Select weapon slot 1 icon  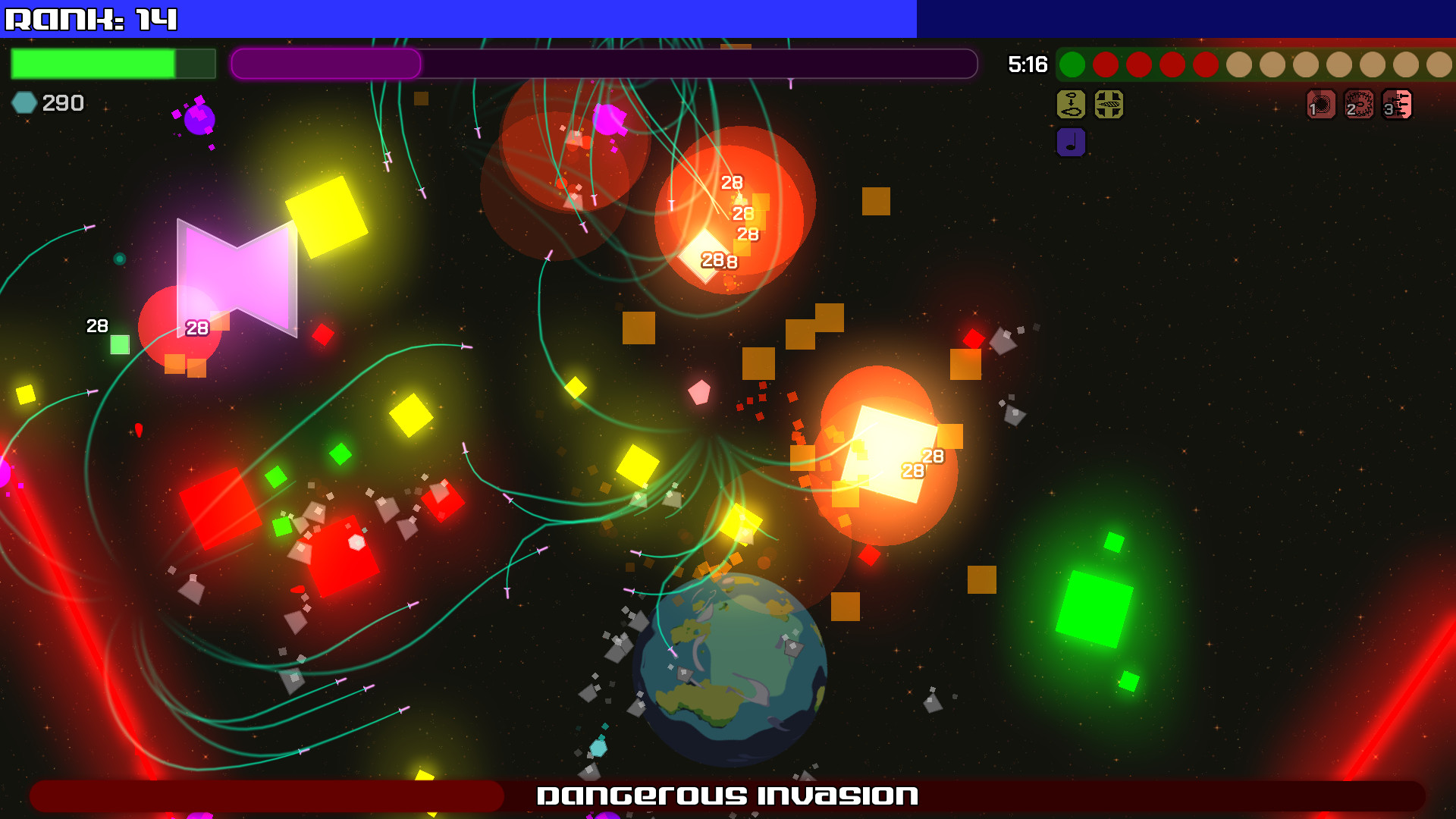(x=1319, y=105)
